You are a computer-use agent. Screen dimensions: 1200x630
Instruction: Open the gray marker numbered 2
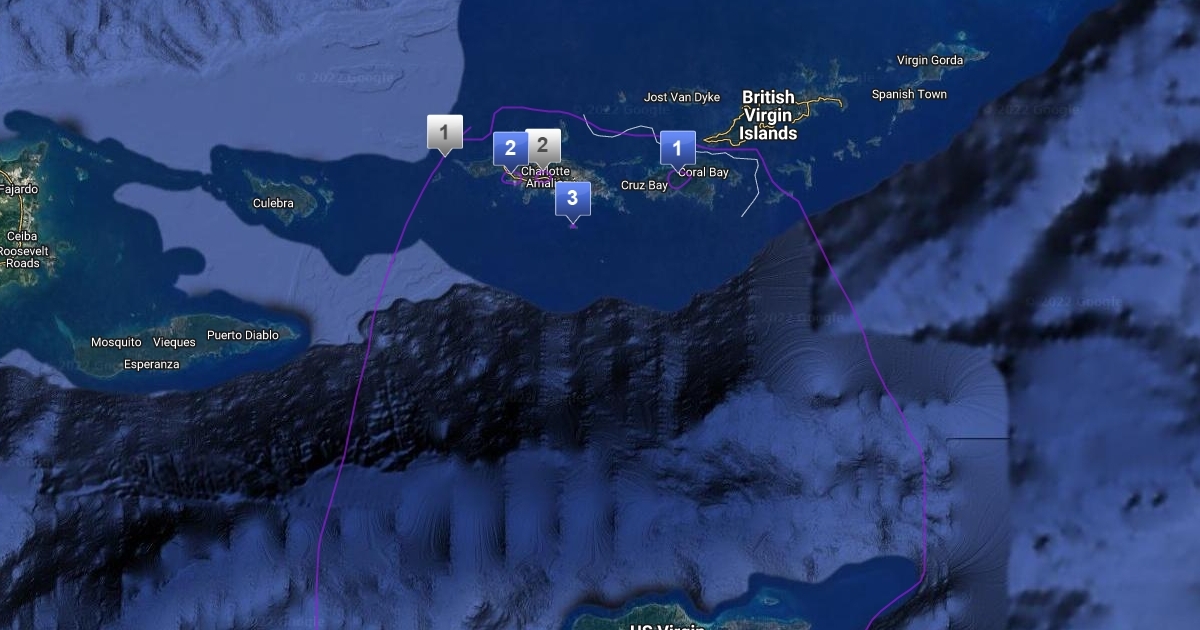(x=544, y=146)
